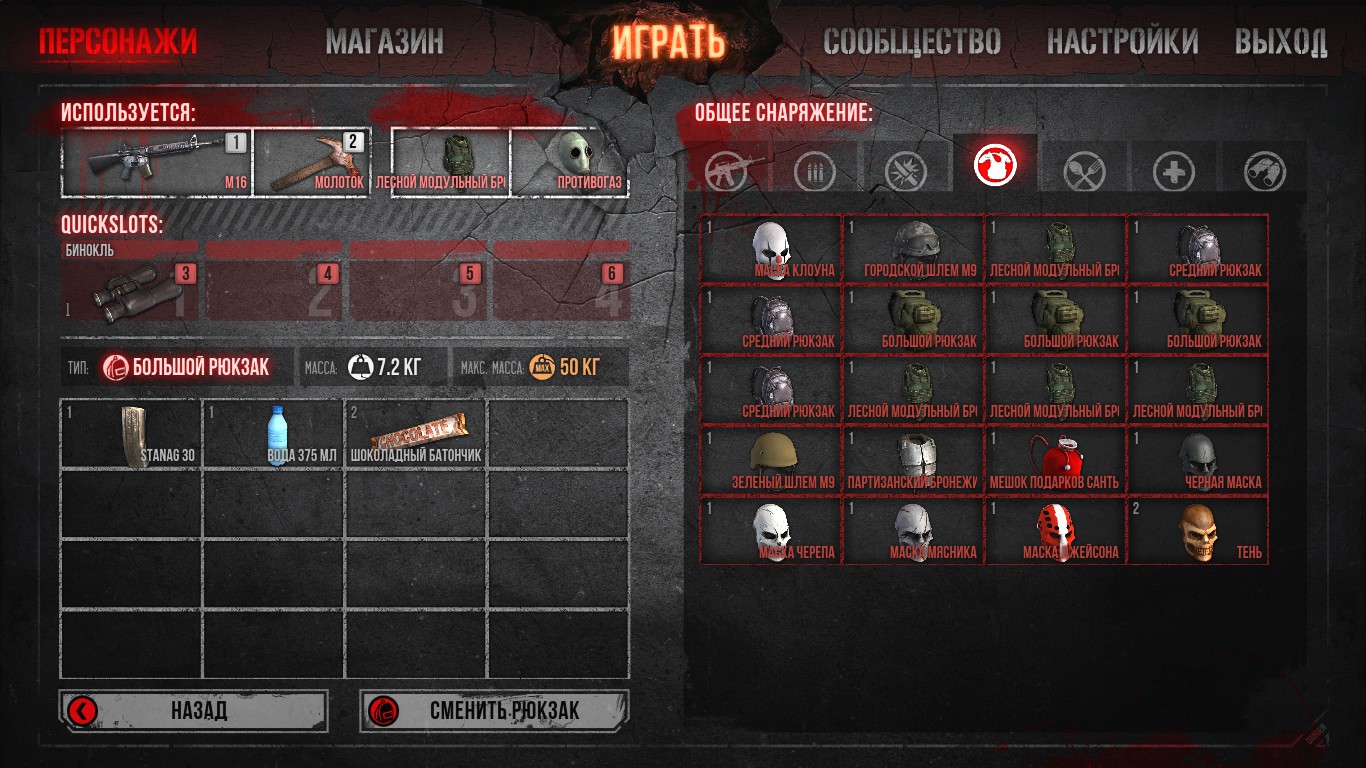Pick the STANAG 30 magazine in backpack
Viewport: 1366px width, 768px height.
132,434
